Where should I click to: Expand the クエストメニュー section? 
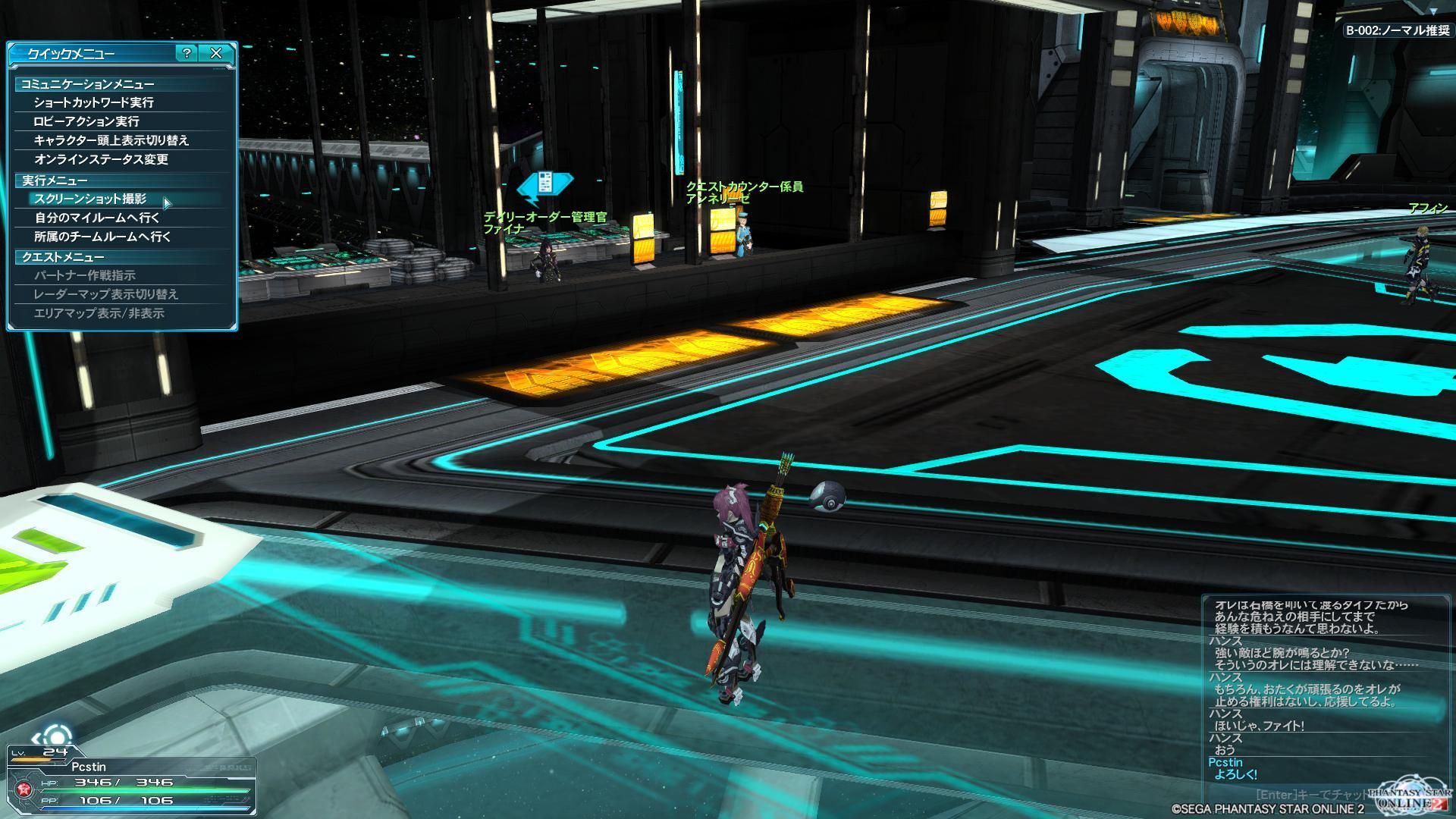tap(61, 256)
